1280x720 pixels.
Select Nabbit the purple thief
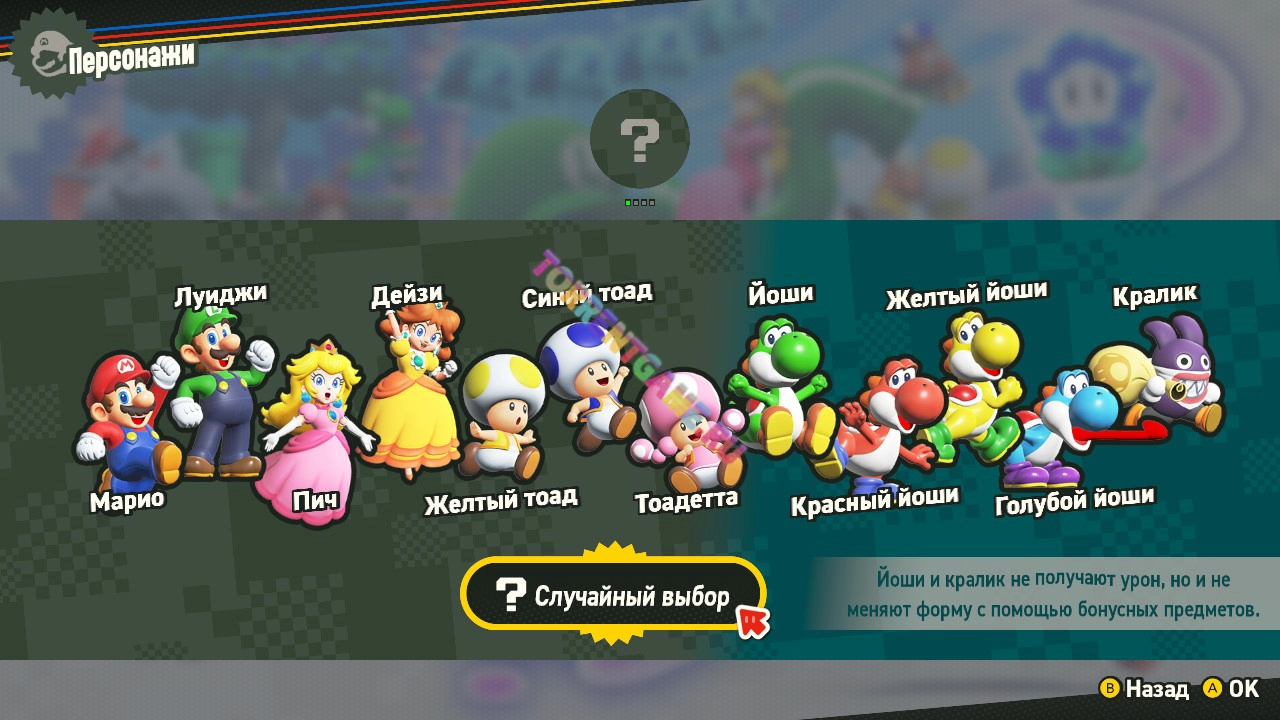coord(1170,375)
